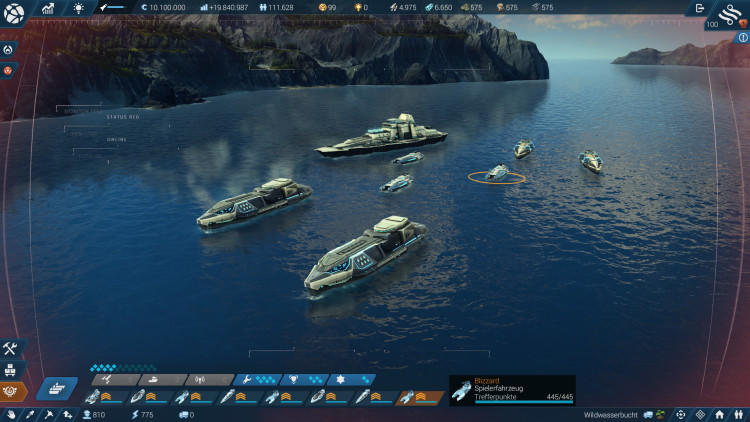Select the highlighted orange hexagon mode button

click(11, 391)
